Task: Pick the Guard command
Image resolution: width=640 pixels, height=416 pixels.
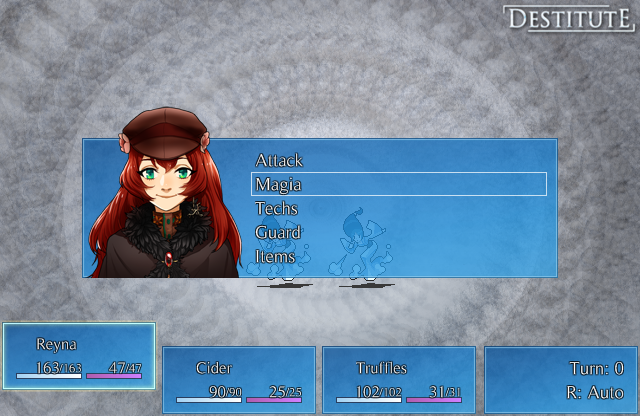Action: tap(277, 233)
